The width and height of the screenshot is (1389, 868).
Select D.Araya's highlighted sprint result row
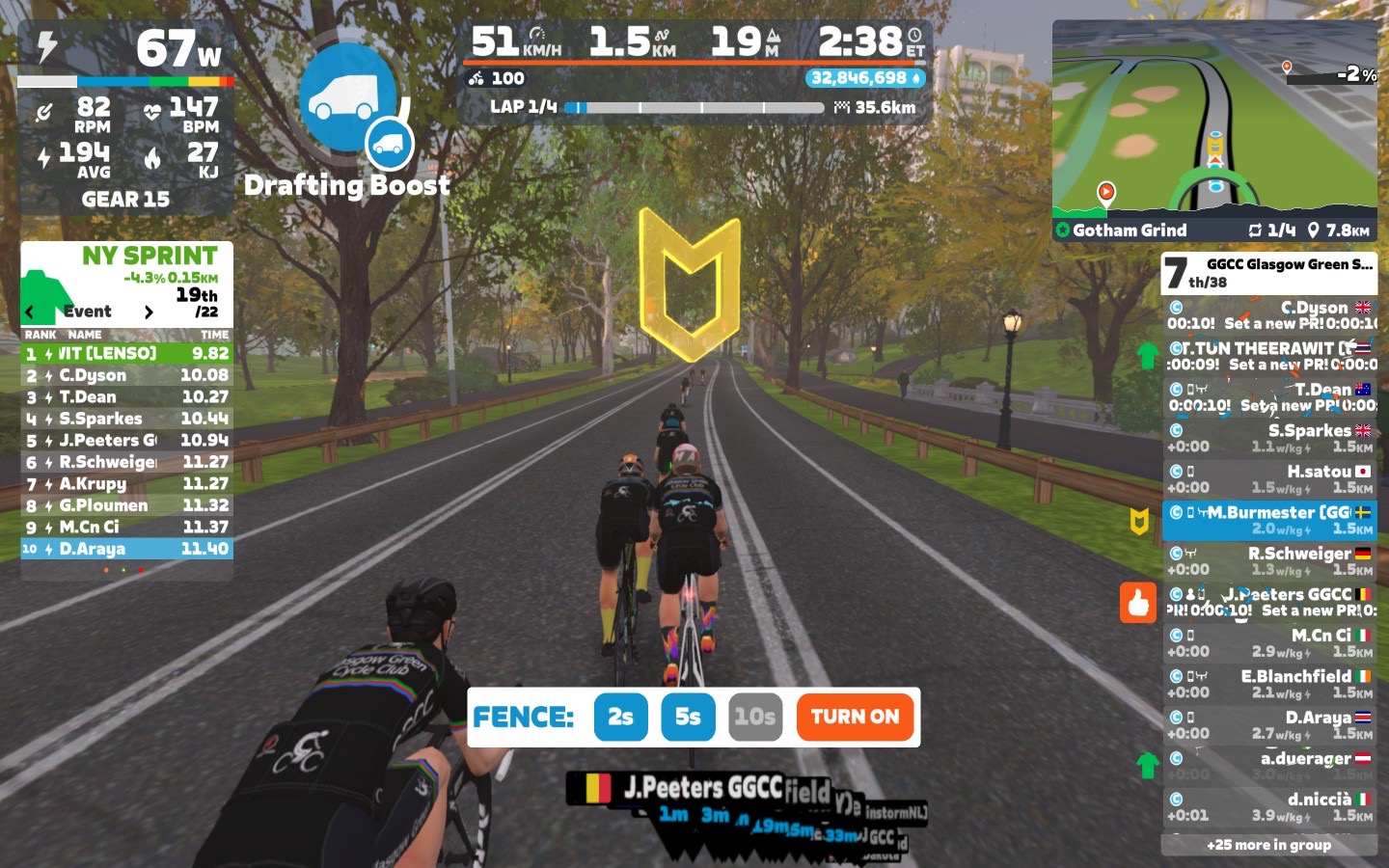point(126,549)
